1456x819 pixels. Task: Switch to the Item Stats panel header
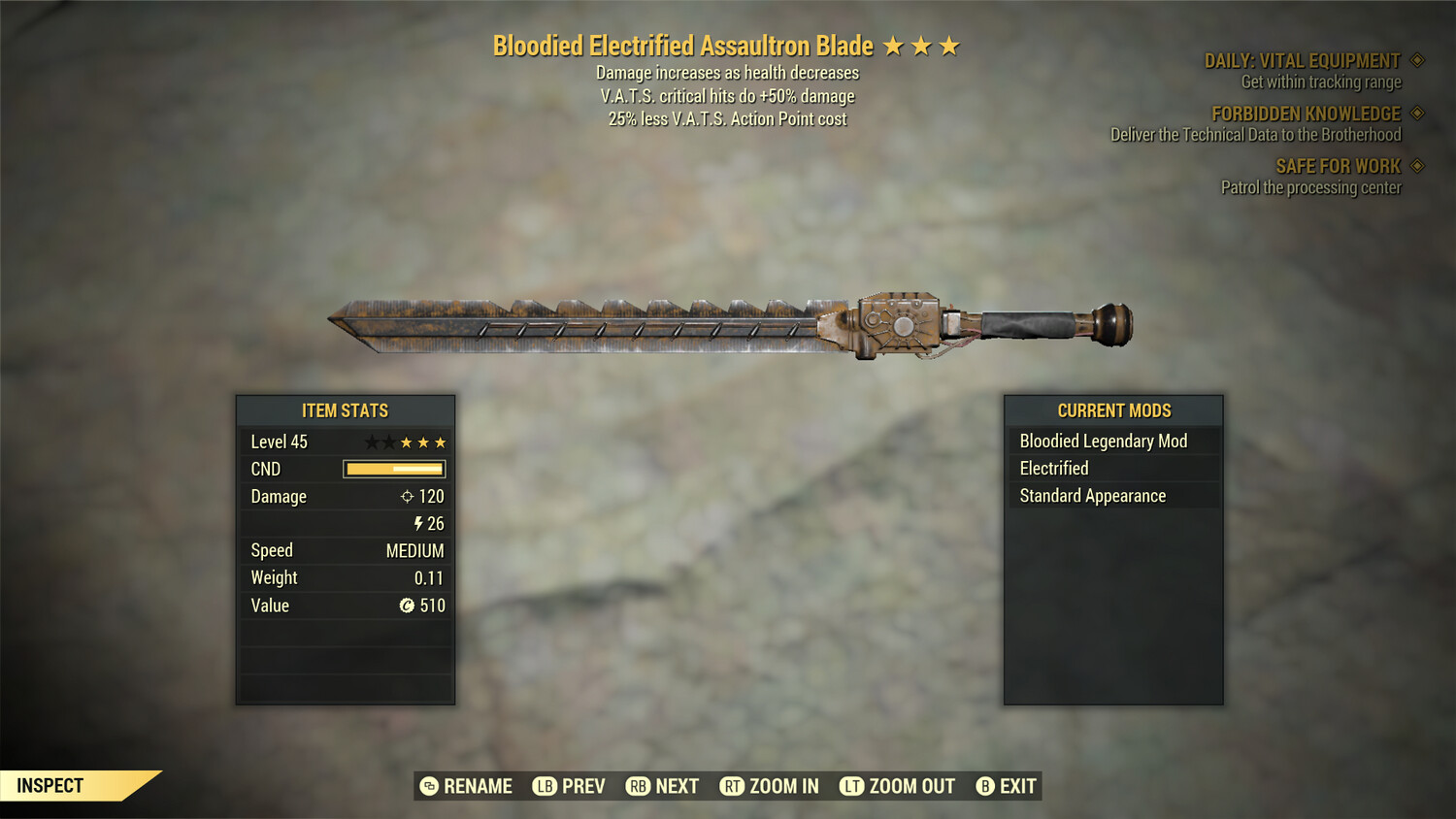point(345,410)
